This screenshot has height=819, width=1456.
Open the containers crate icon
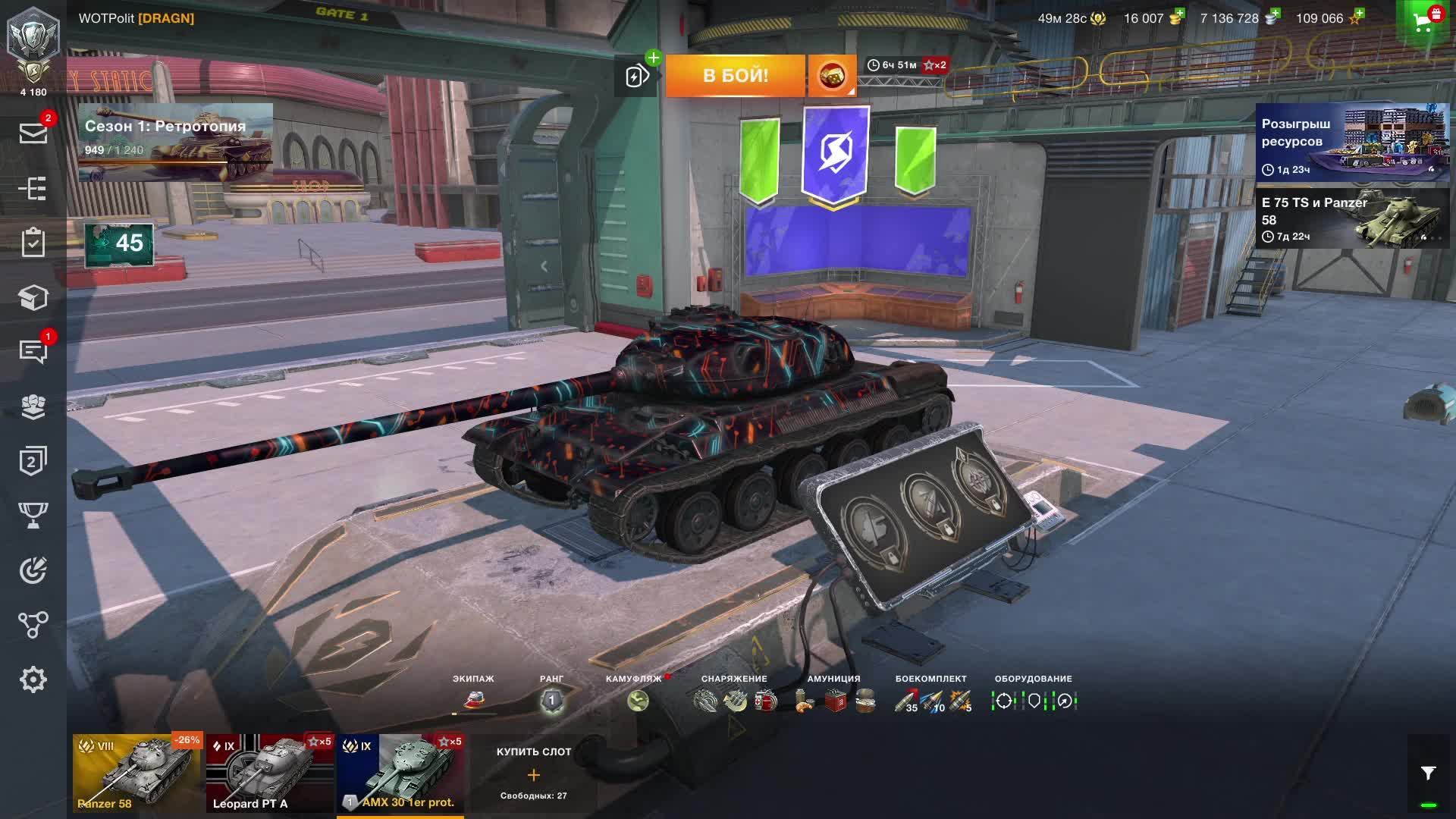pyautogui.click(x=33, y=298)
